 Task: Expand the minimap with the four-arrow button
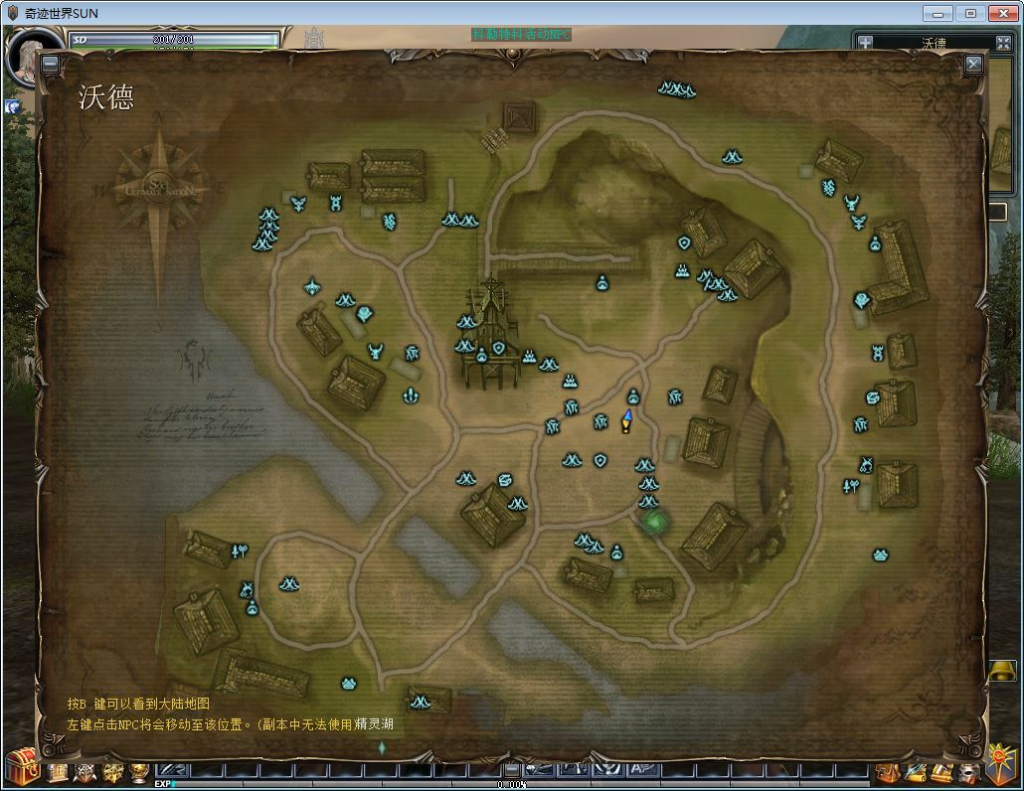click(x=1004, y=43)
